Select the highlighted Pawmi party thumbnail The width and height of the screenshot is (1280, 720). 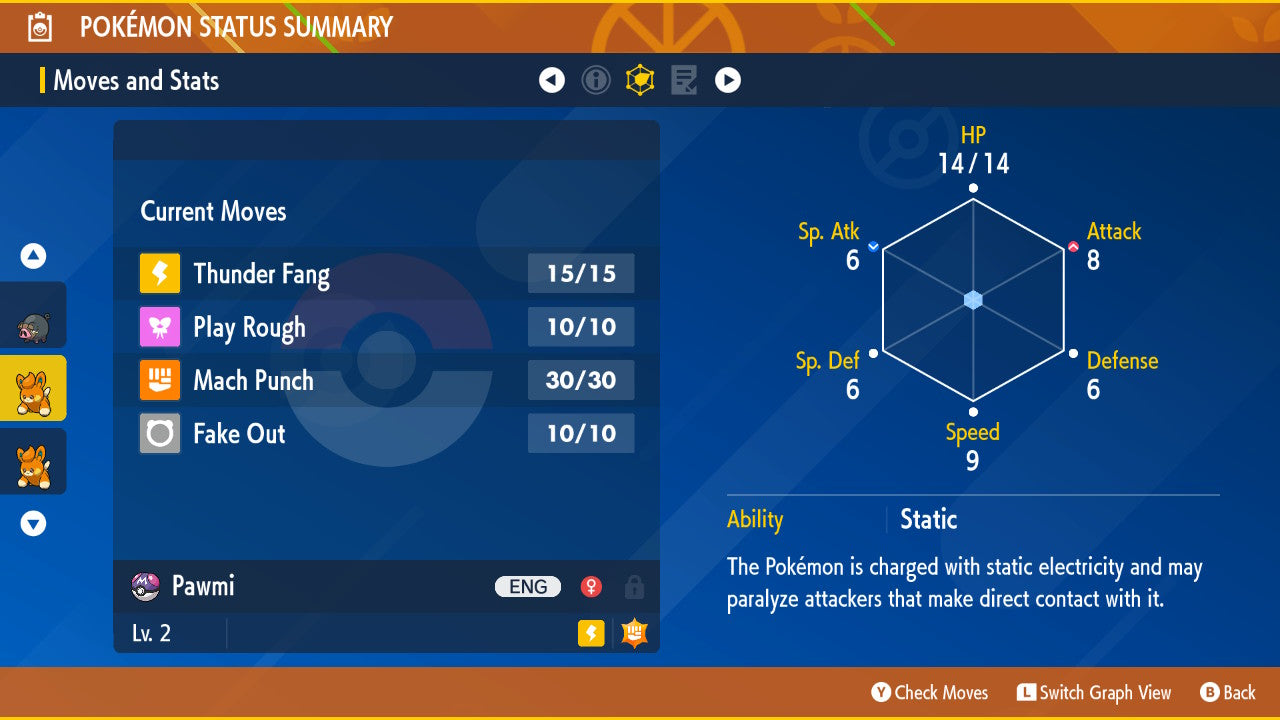click(33, 389)
